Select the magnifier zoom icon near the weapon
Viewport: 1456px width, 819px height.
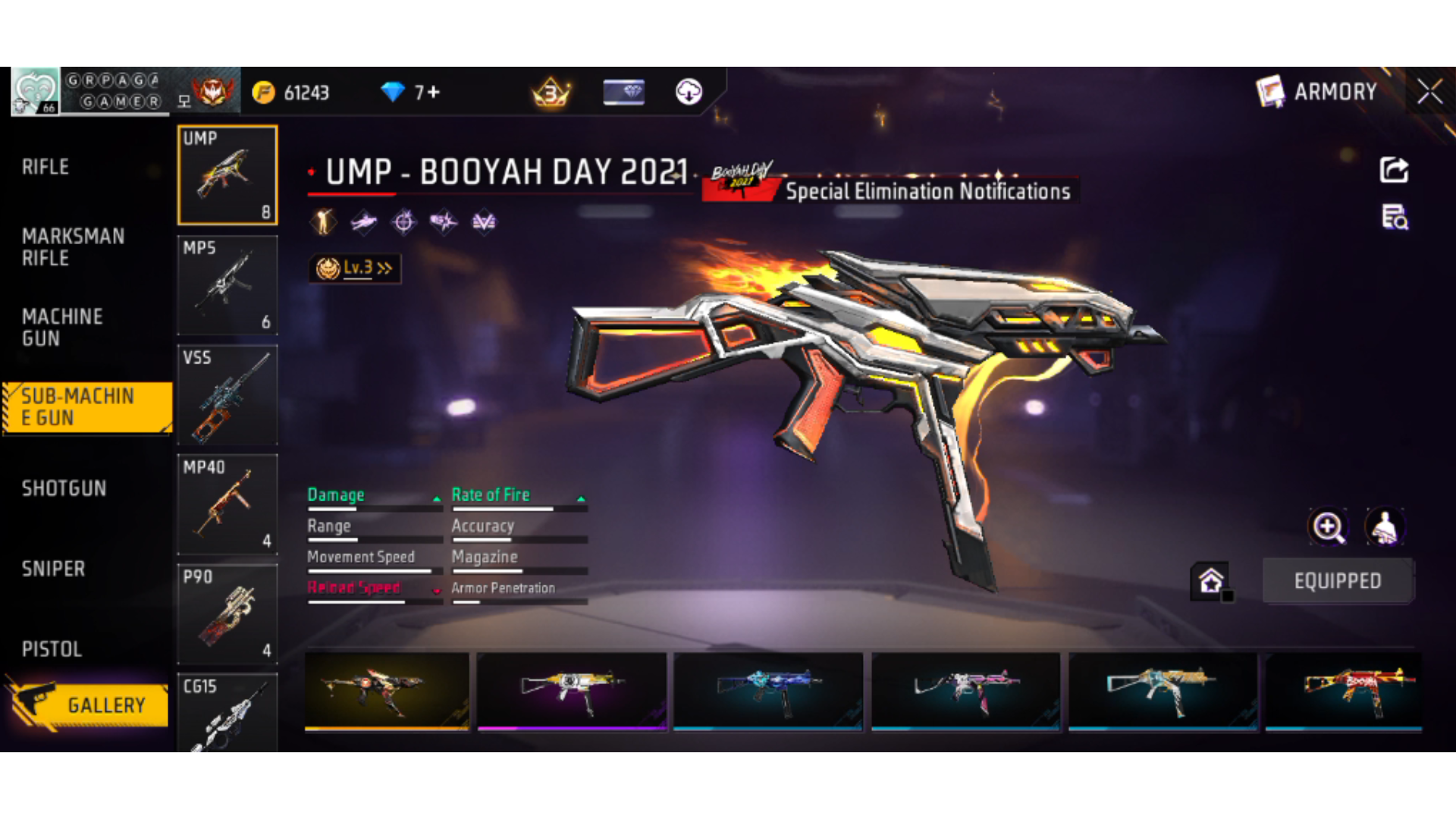(x=1329, y=527)
